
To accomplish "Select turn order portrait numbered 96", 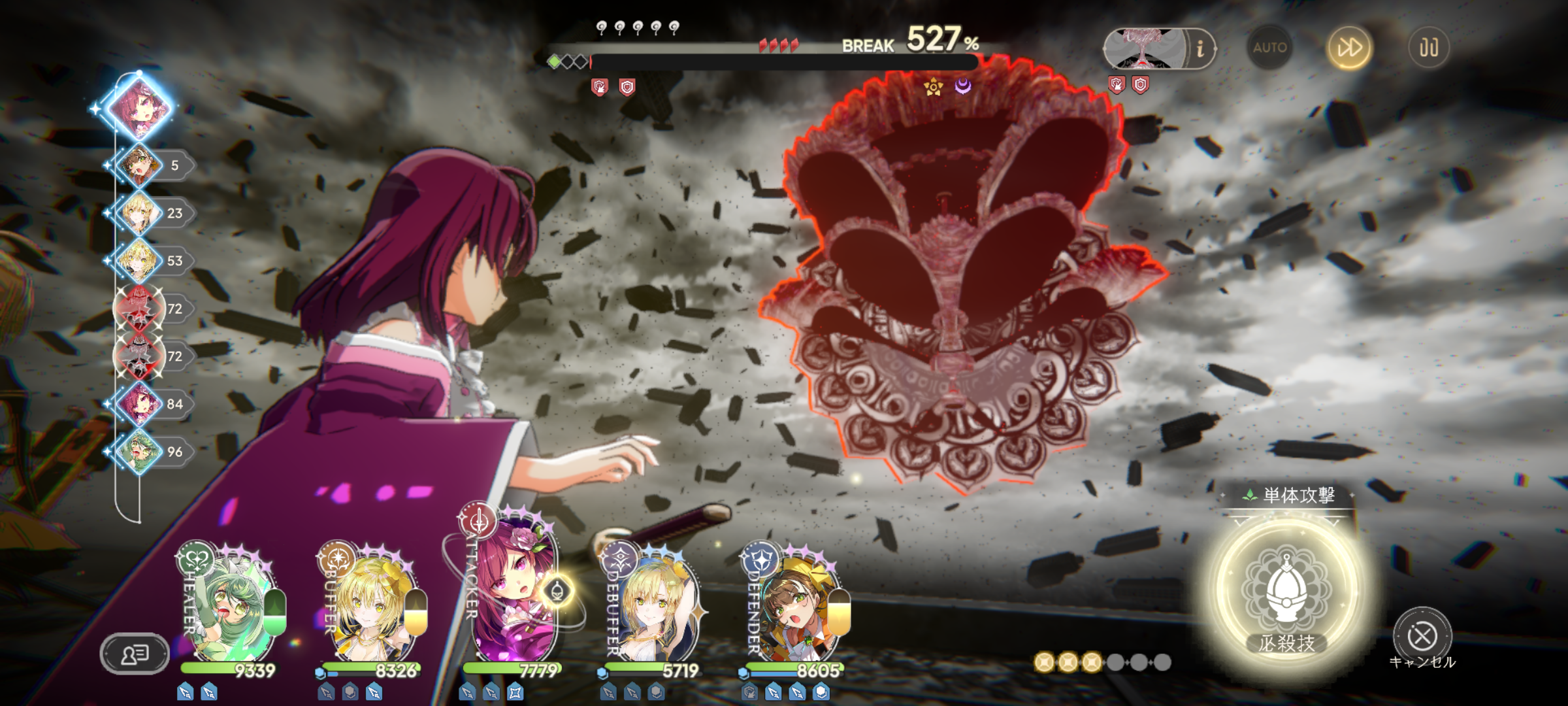I will coord(139,452).
